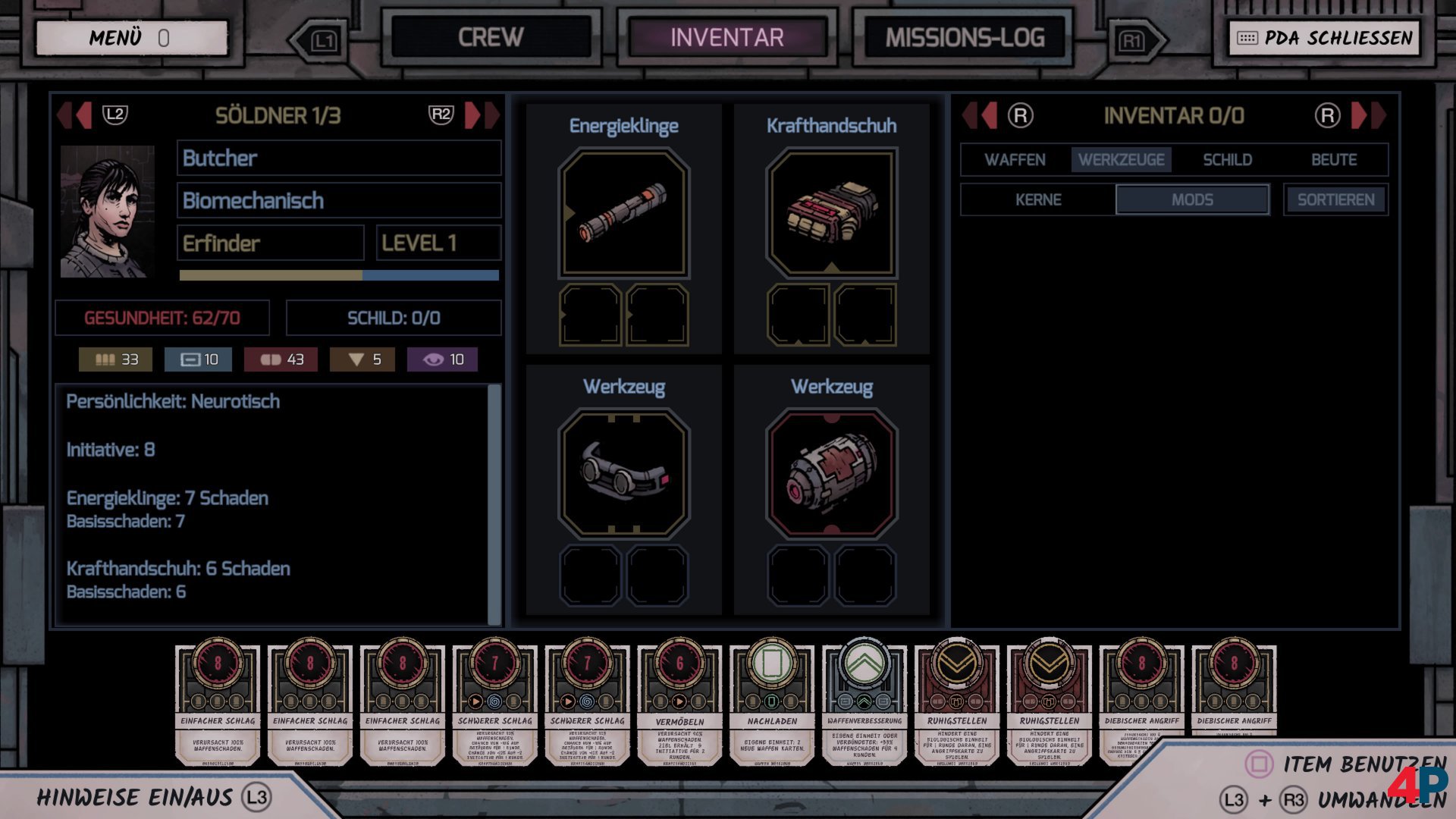
Task: Show the Waffen inventory category
Action: (1015, 160)
